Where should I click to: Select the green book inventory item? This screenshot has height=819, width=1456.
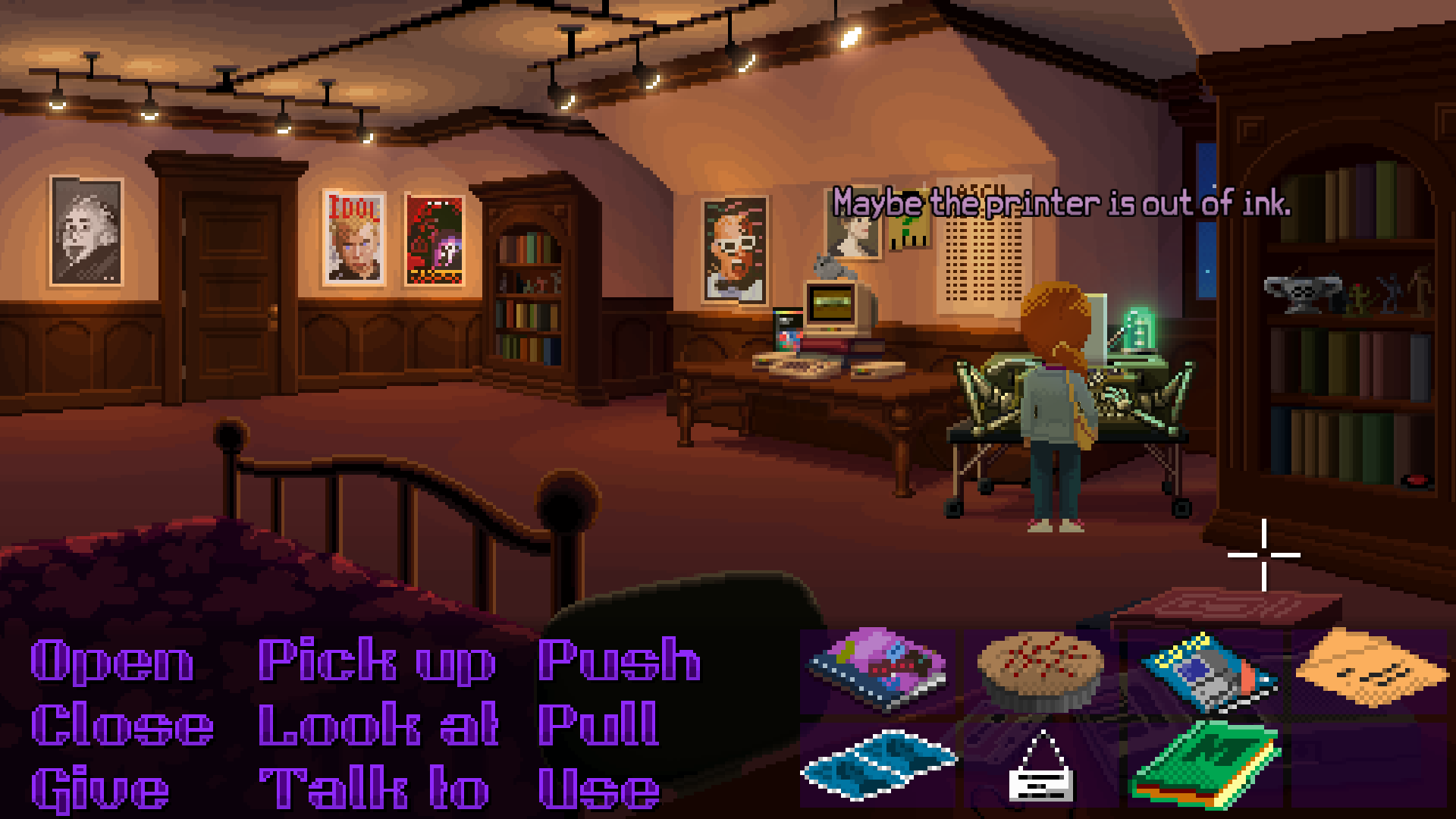(x=1206, y=766)
